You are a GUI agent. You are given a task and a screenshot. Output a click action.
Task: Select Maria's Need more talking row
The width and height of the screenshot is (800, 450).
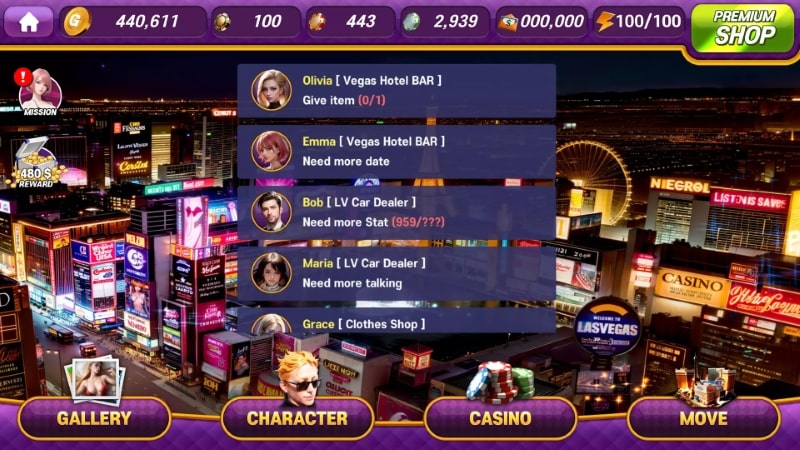pos(396,273)
